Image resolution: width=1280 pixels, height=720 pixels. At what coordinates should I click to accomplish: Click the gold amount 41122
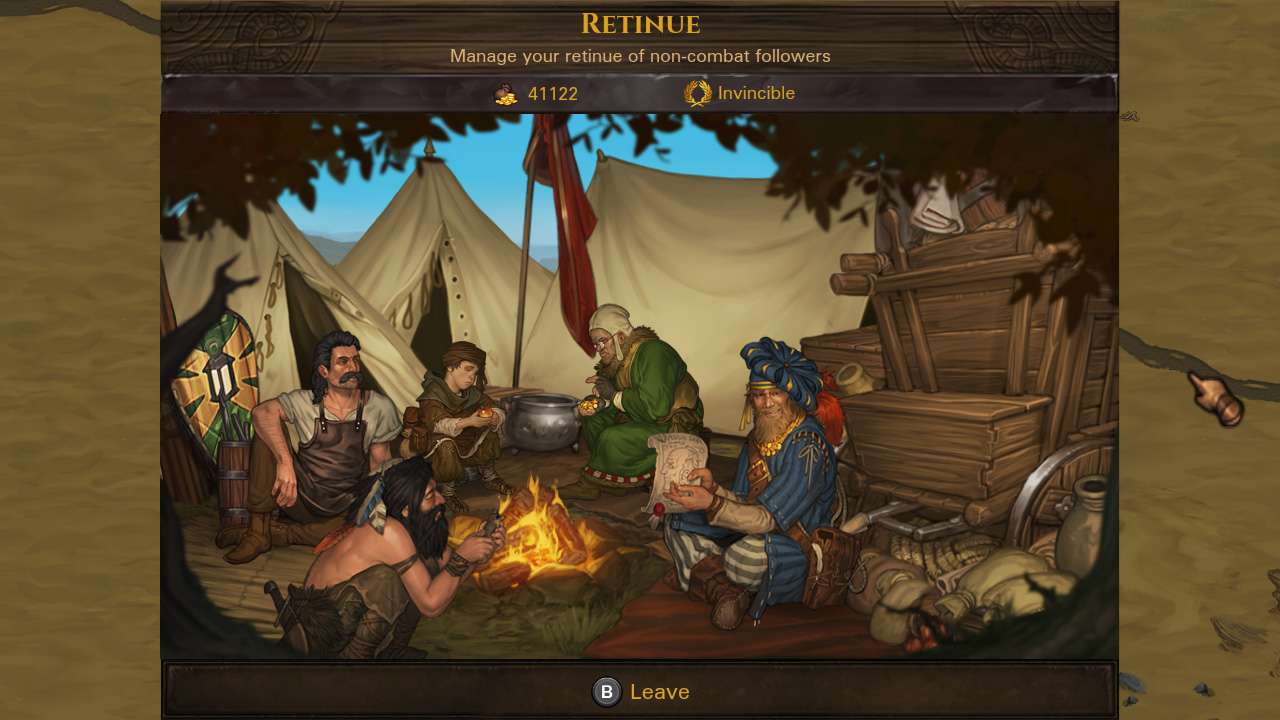[552, 93]
